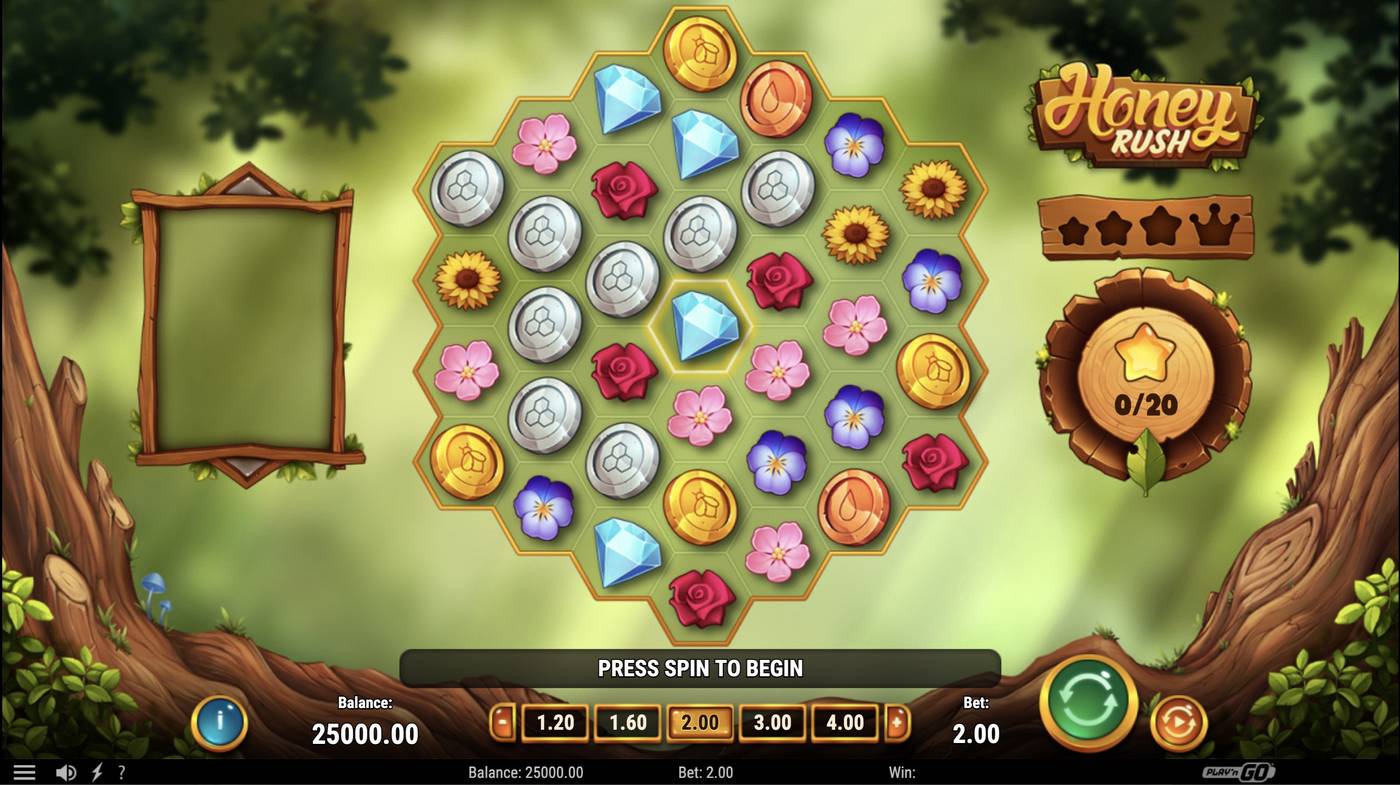Screen dimensions: 1400x785
Task: Open the help question mark icon
Action: tap(122, 771)
